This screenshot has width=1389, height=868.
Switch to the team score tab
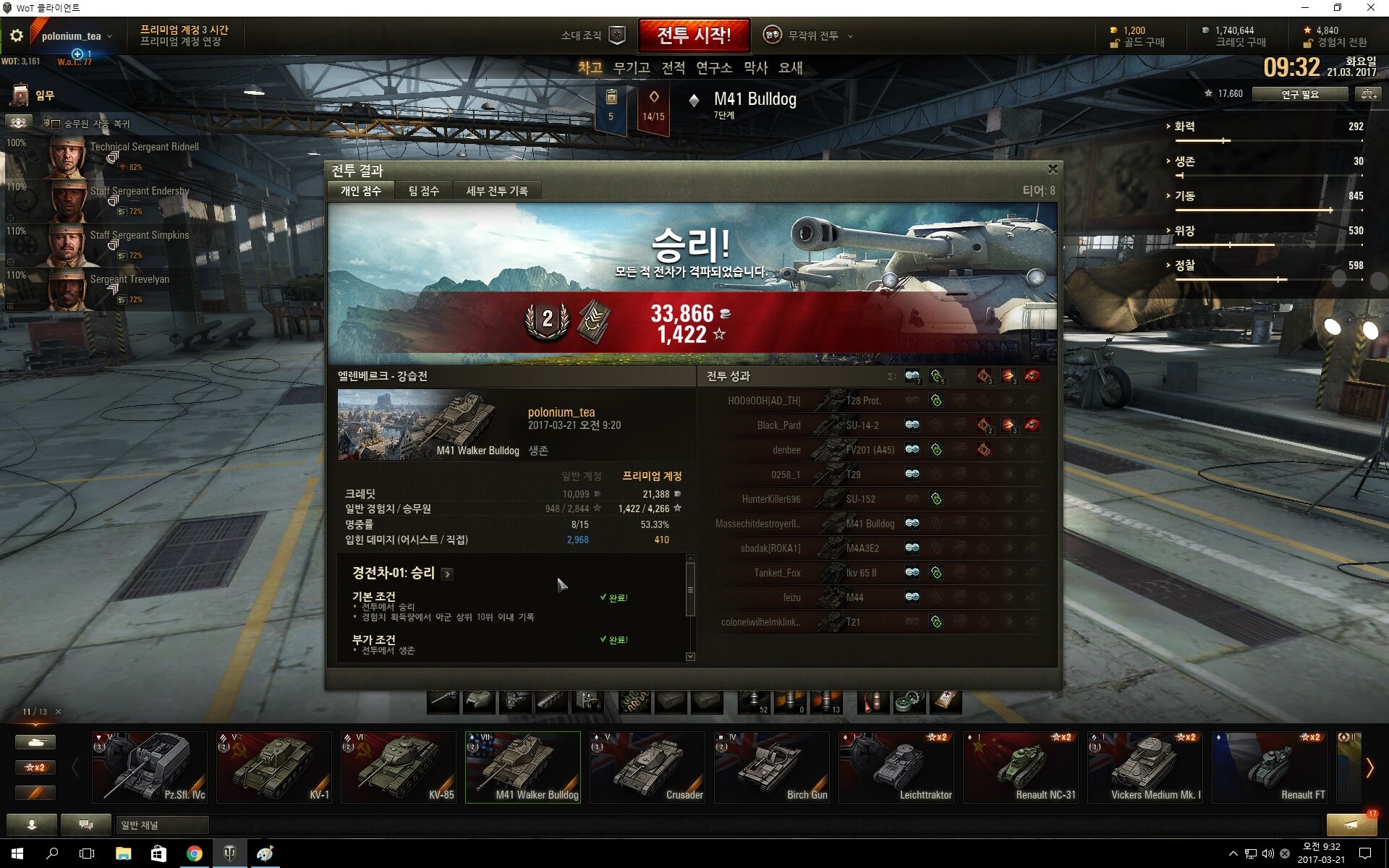[423, 191]
